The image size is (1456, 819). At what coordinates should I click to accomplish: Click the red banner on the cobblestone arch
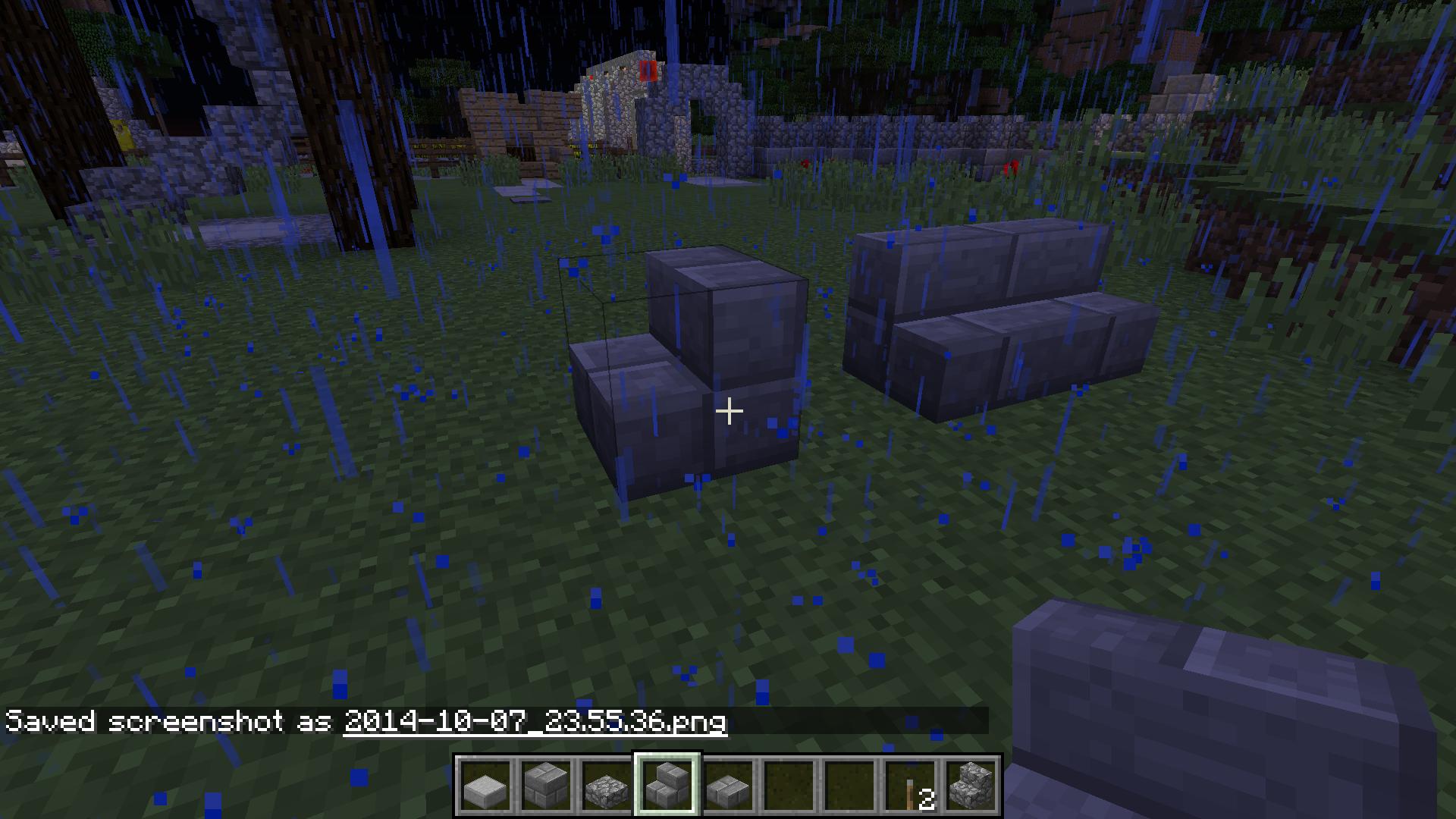tap(646, 72)
